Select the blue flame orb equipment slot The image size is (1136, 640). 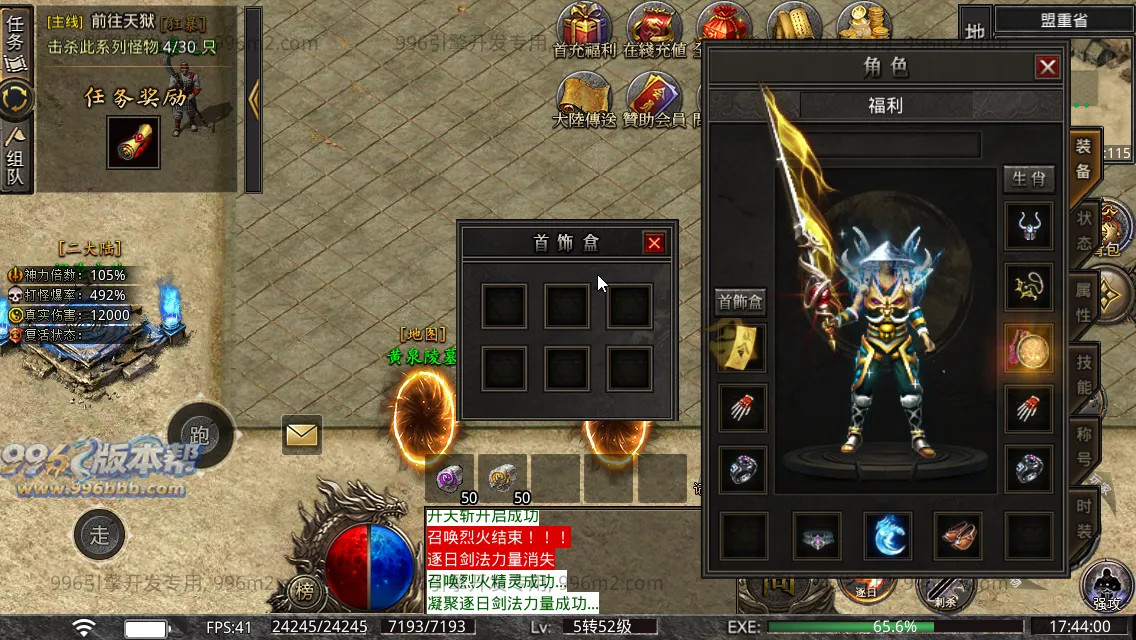[888, 536]
